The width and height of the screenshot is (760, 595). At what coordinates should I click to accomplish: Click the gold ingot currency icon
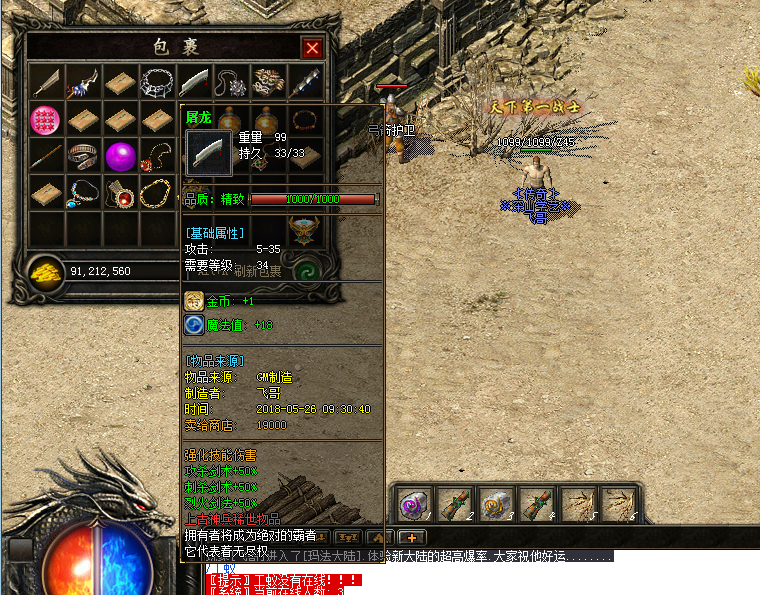click(x=45, y=273)
